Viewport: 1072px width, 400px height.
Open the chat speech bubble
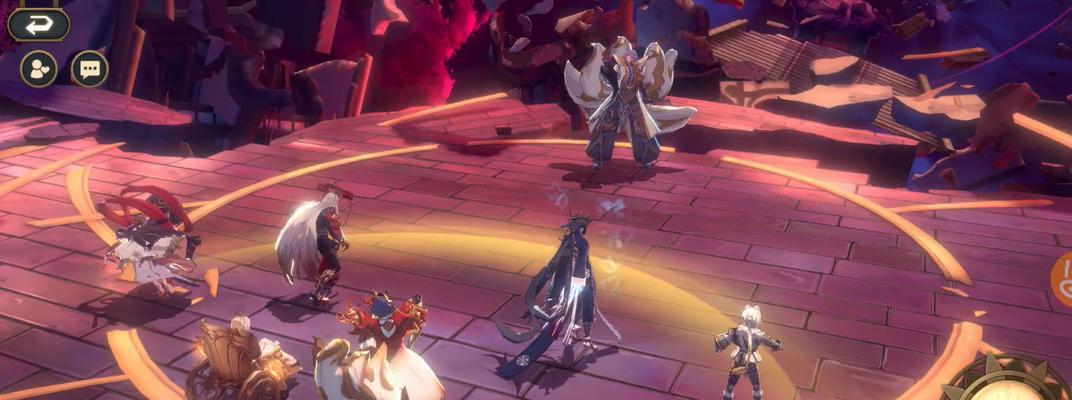tap(89, 69)
